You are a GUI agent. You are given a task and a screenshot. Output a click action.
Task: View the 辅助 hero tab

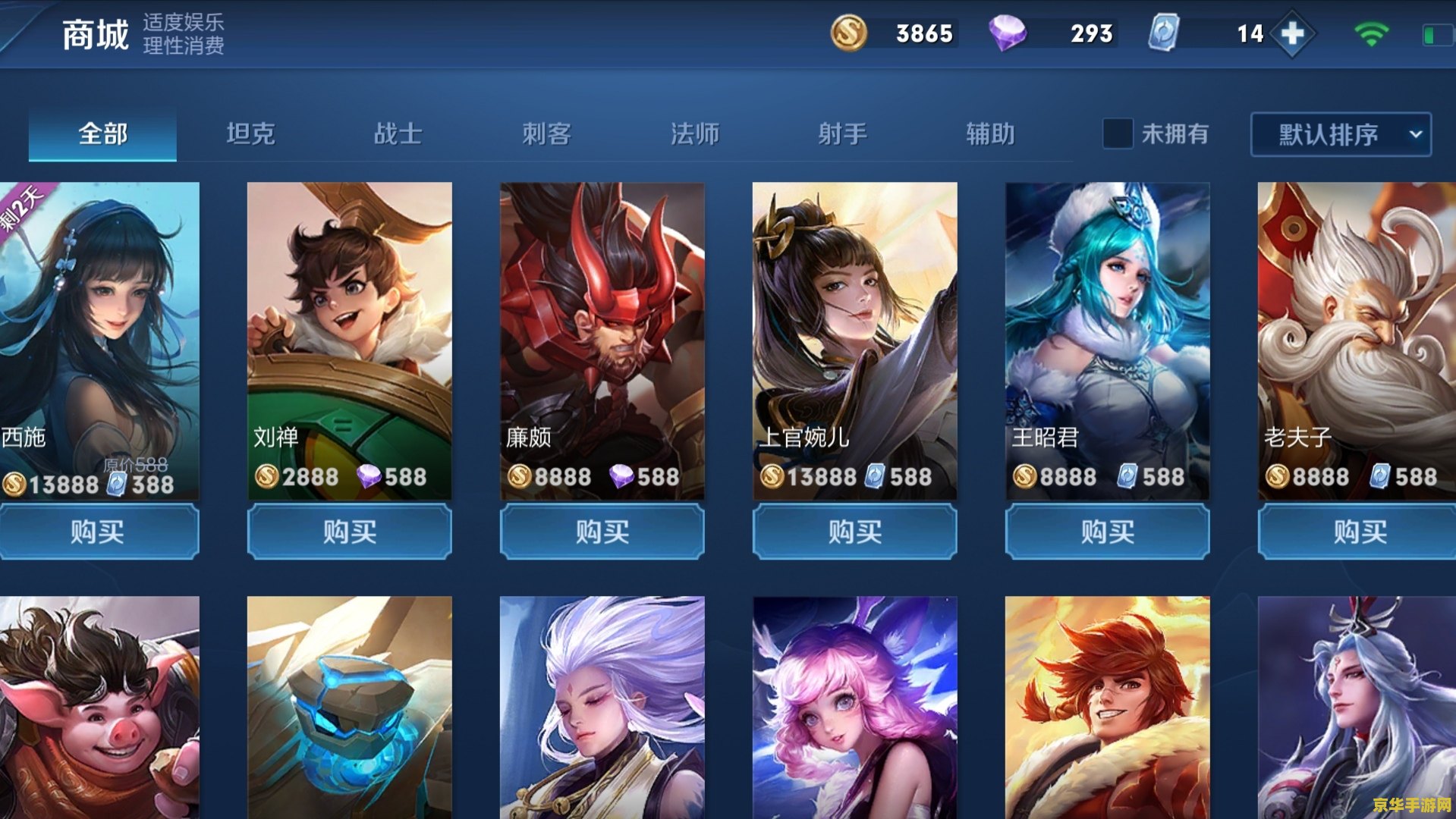pos(990,134)
